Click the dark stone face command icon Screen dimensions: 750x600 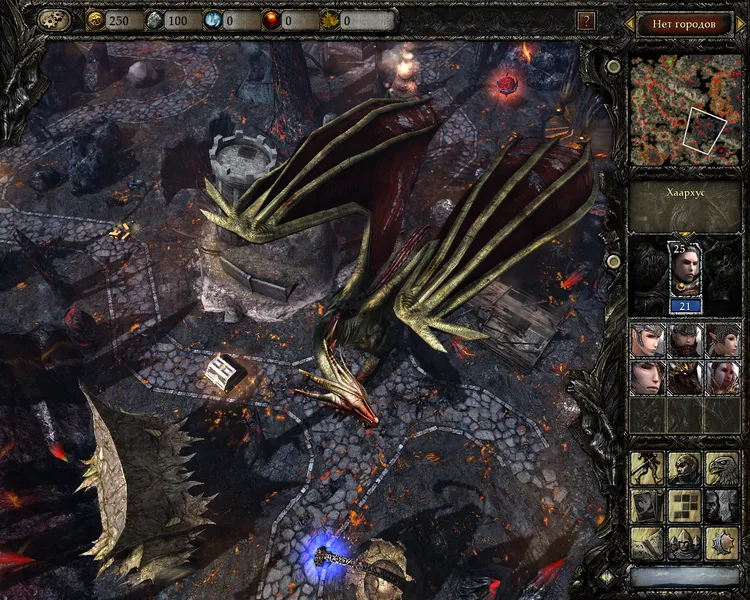point(721,506)
